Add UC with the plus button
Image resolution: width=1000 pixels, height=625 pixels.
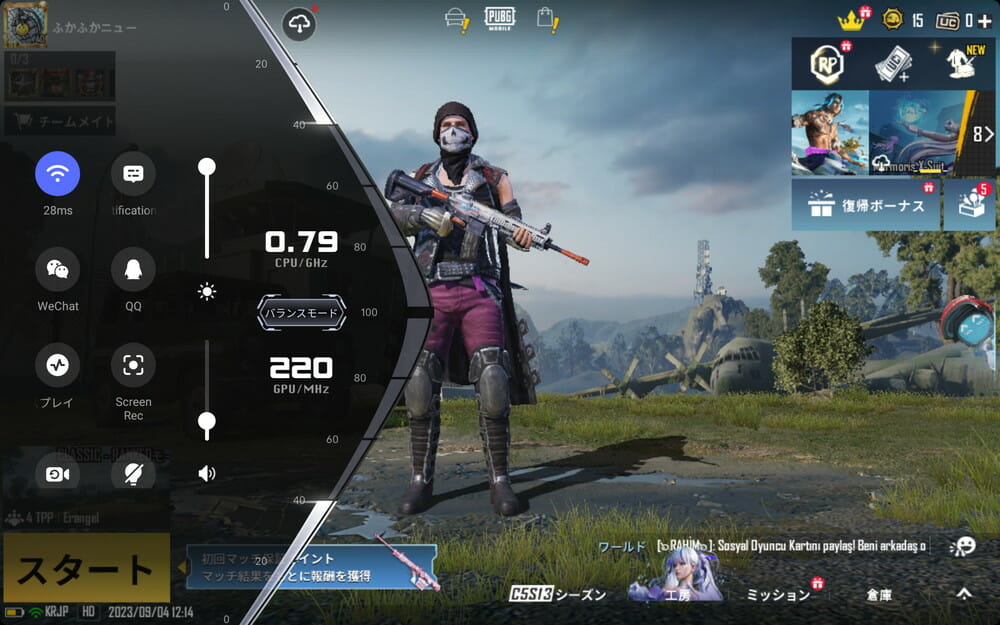(x=985, y=20)
